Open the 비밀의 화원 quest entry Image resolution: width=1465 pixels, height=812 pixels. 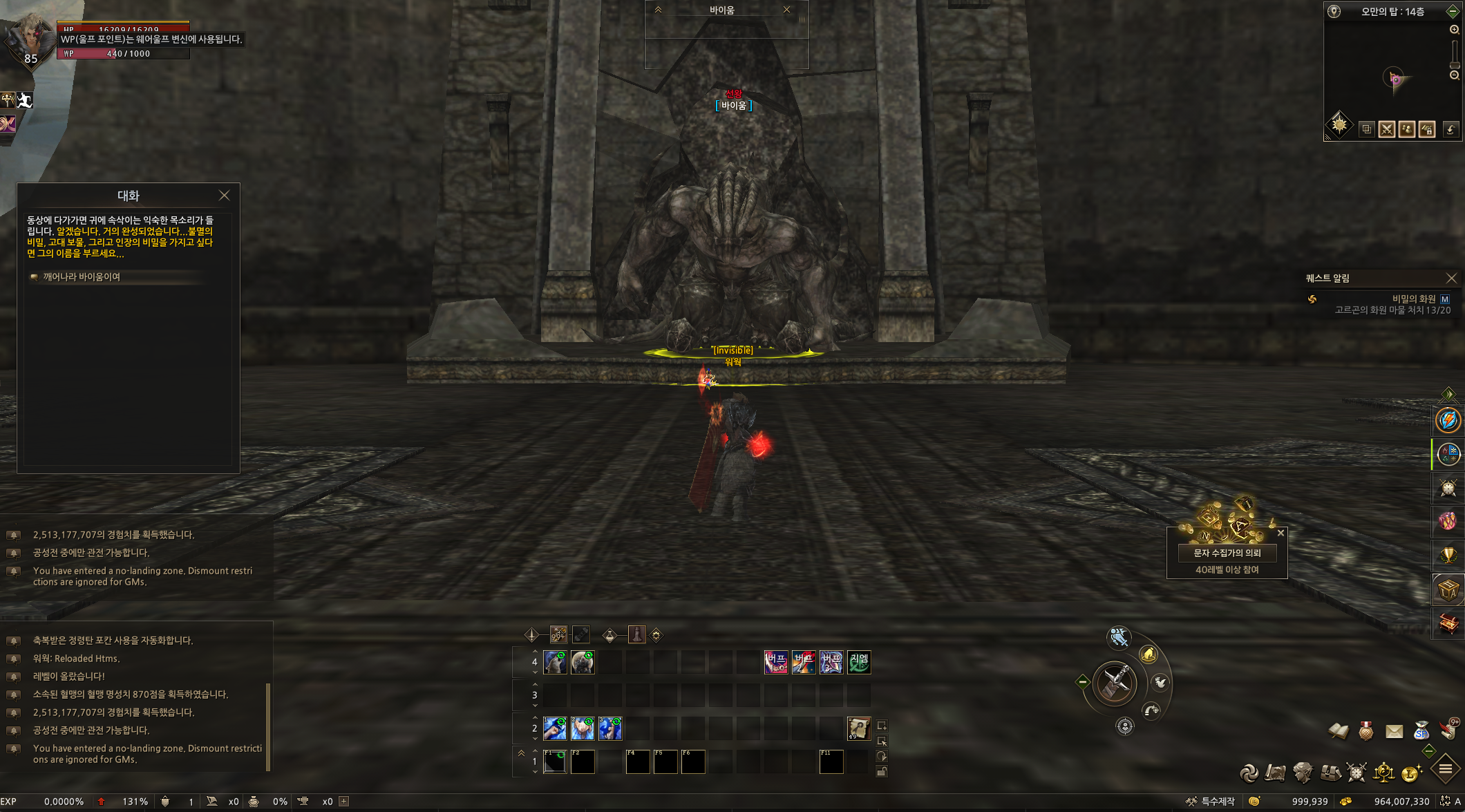click(x=1413, y=299)
